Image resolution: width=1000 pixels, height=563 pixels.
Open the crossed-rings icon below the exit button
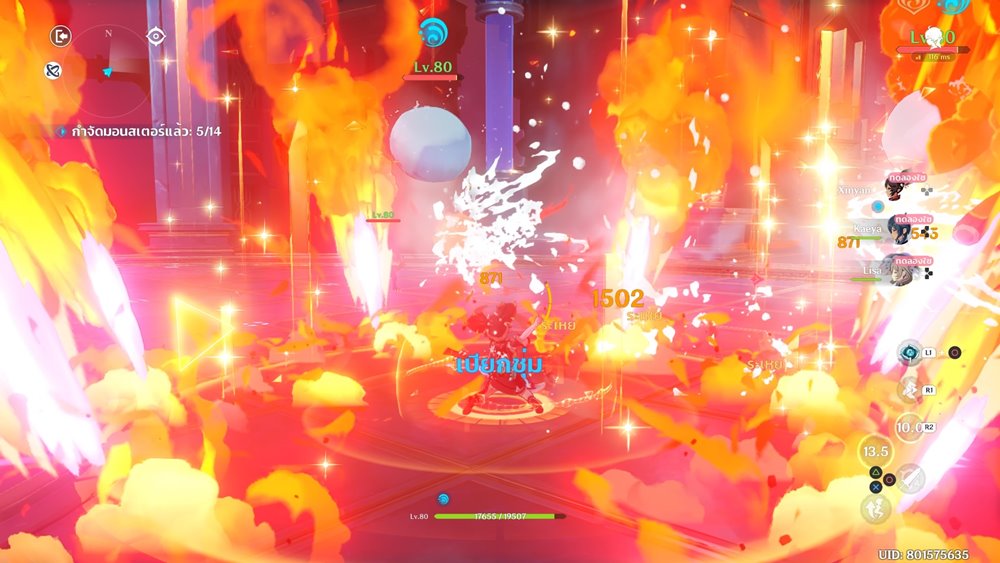(53, 70)
